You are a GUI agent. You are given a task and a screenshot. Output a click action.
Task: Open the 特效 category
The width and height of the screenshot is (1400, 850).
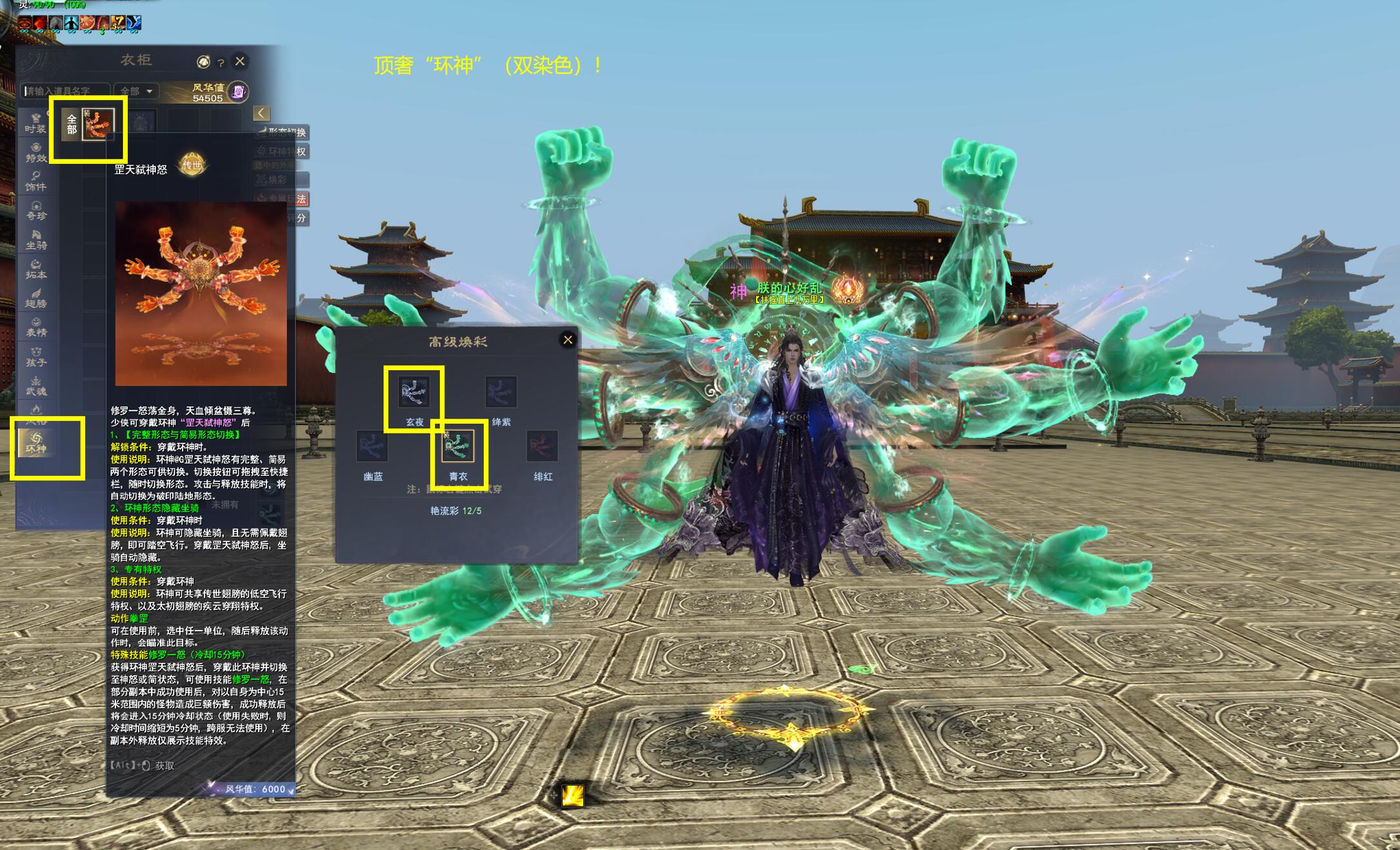point(36,152)
